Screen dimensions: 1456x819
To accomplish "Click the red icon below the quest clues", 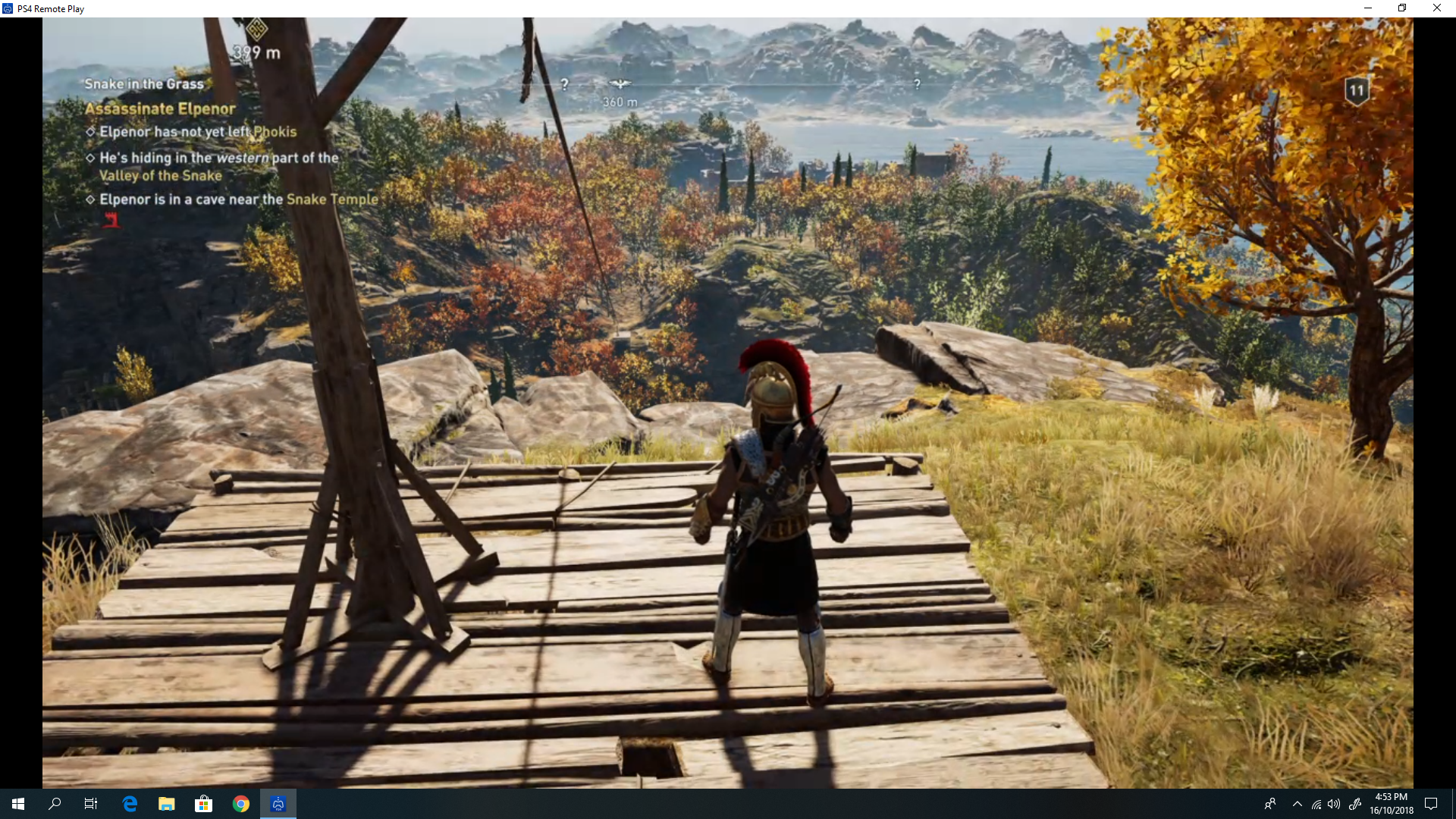I will [x=111, y=221].
